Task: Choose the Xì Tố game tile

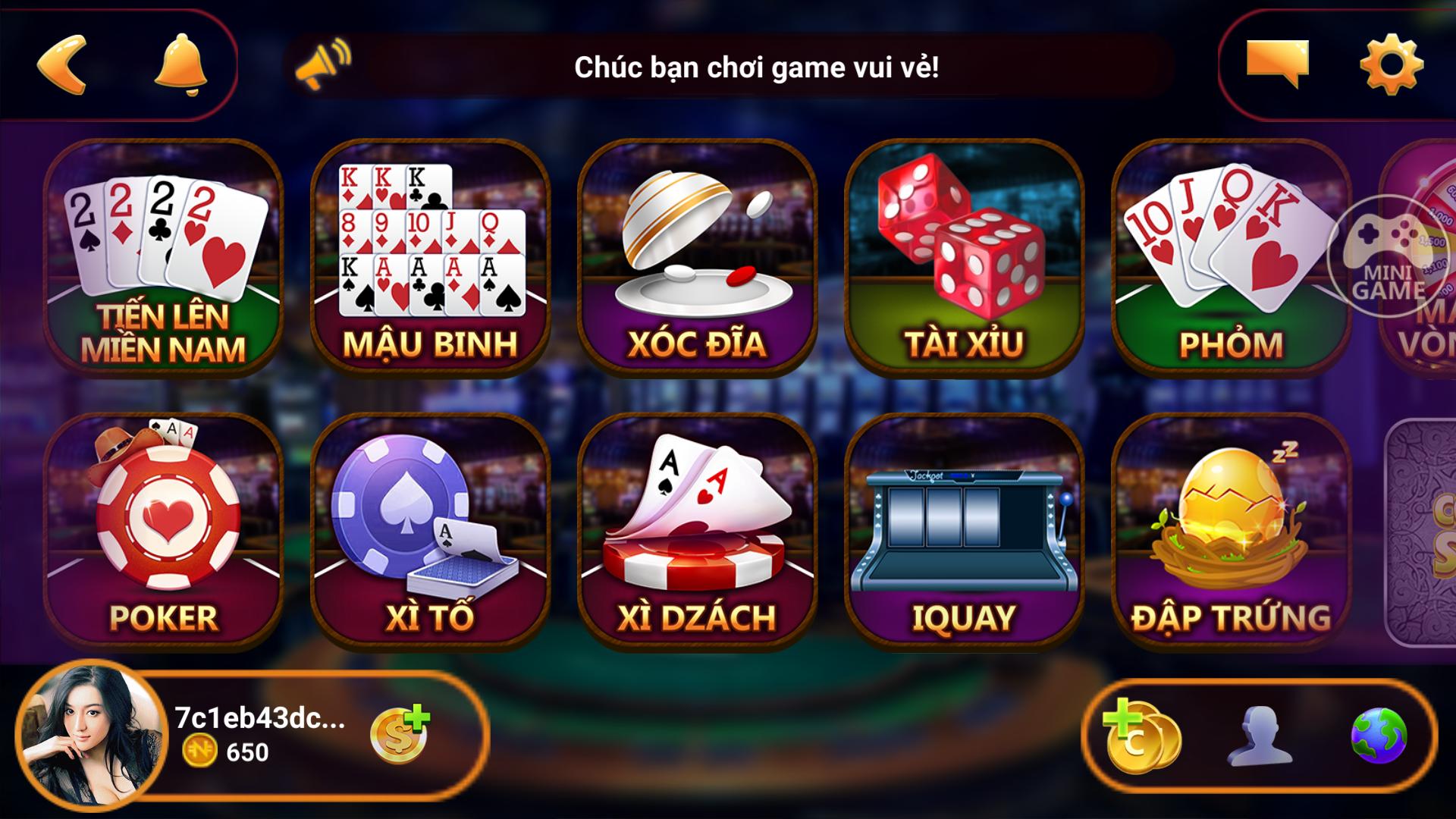Action: 431,531
